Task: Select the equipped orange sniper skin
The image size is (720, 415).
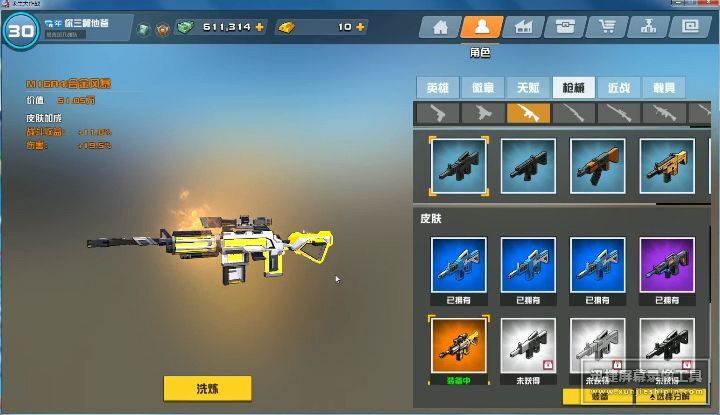Action: pos(458,345)
